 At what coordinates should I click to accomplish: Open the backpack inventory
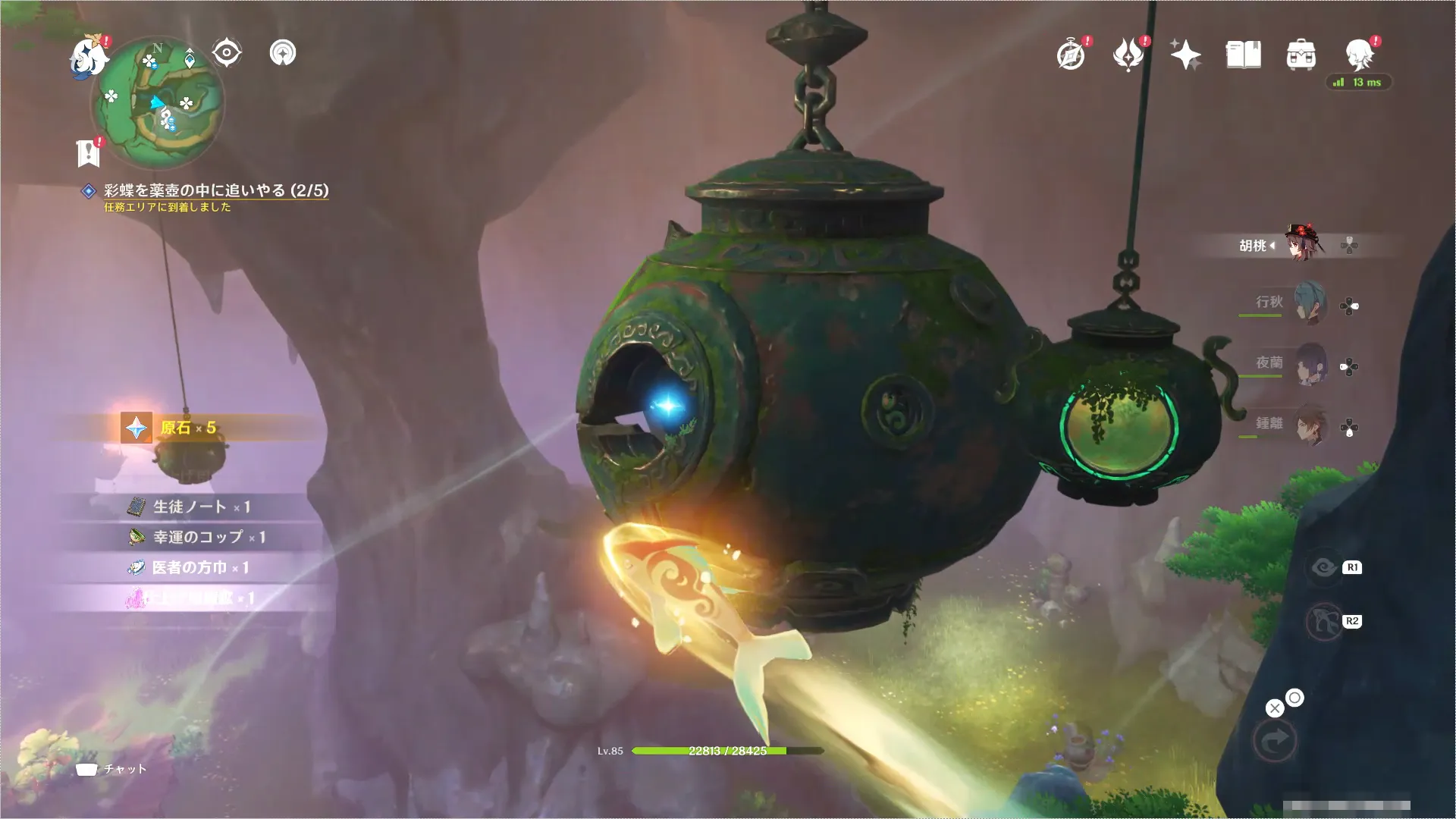(x=1301, y=55)
